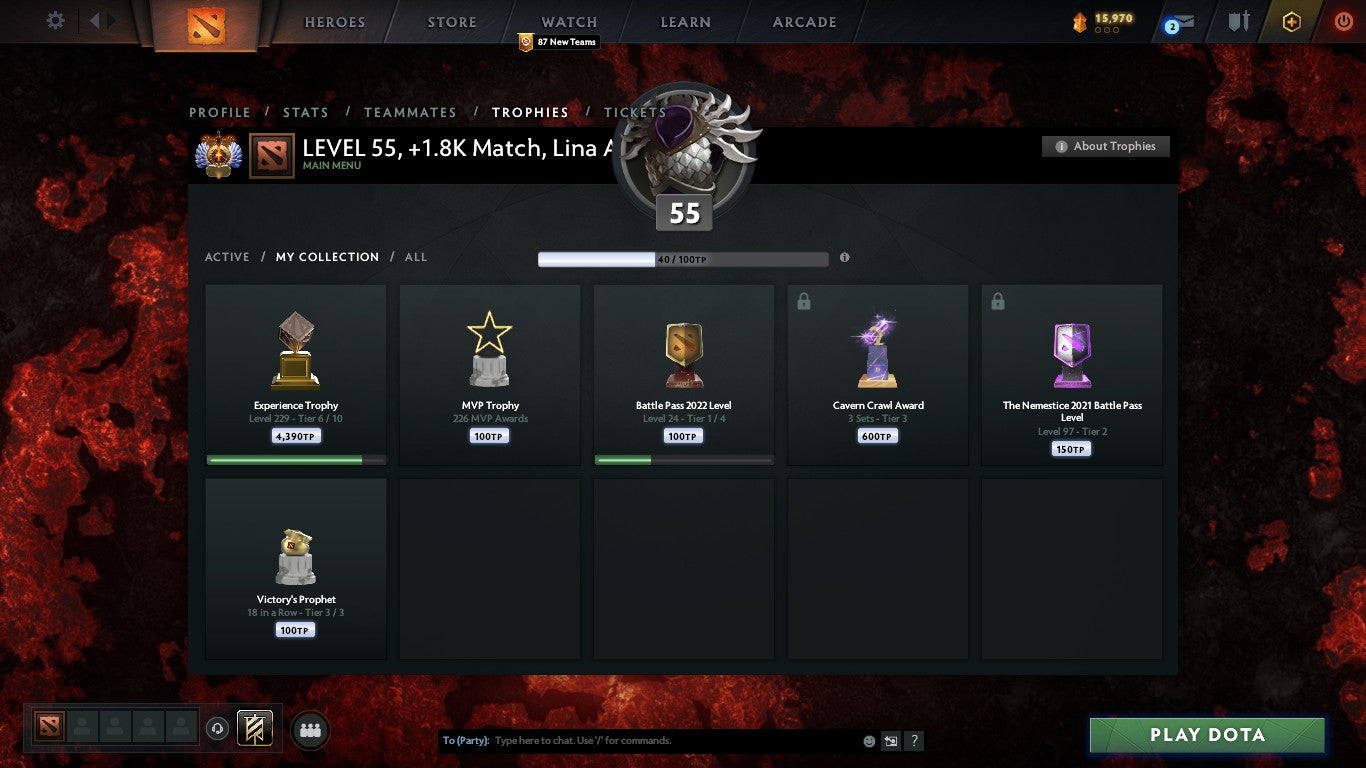1366x768 pixels.
Task: Open the TICKETS section
Action: (635, 112)
